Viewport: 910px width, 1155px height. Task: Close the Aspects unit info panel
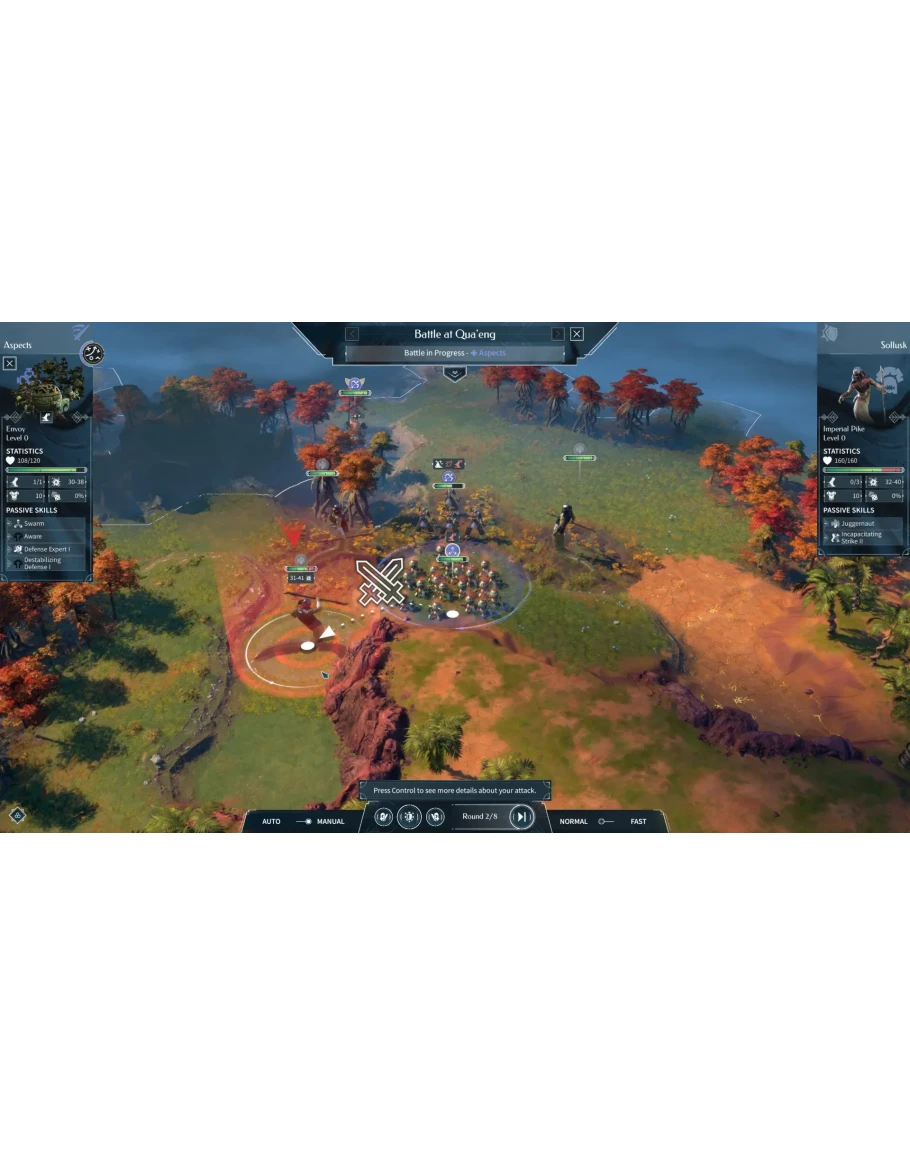click(10, 363)
